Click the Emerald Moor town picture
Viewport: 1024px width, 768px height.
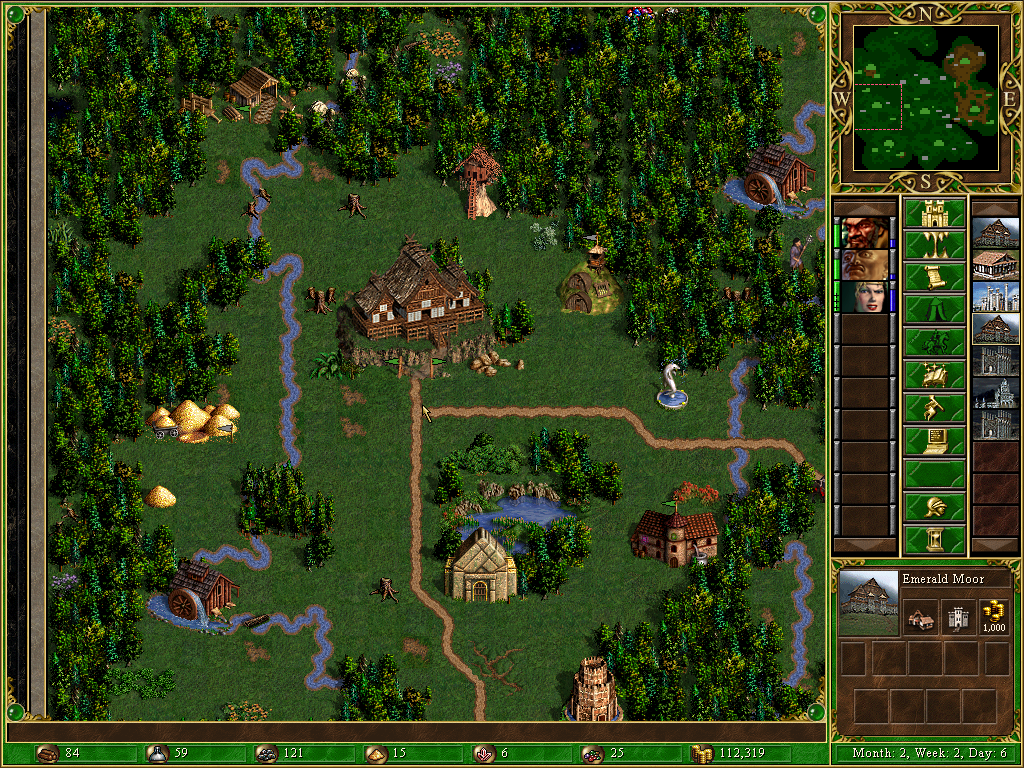point(868,603)
